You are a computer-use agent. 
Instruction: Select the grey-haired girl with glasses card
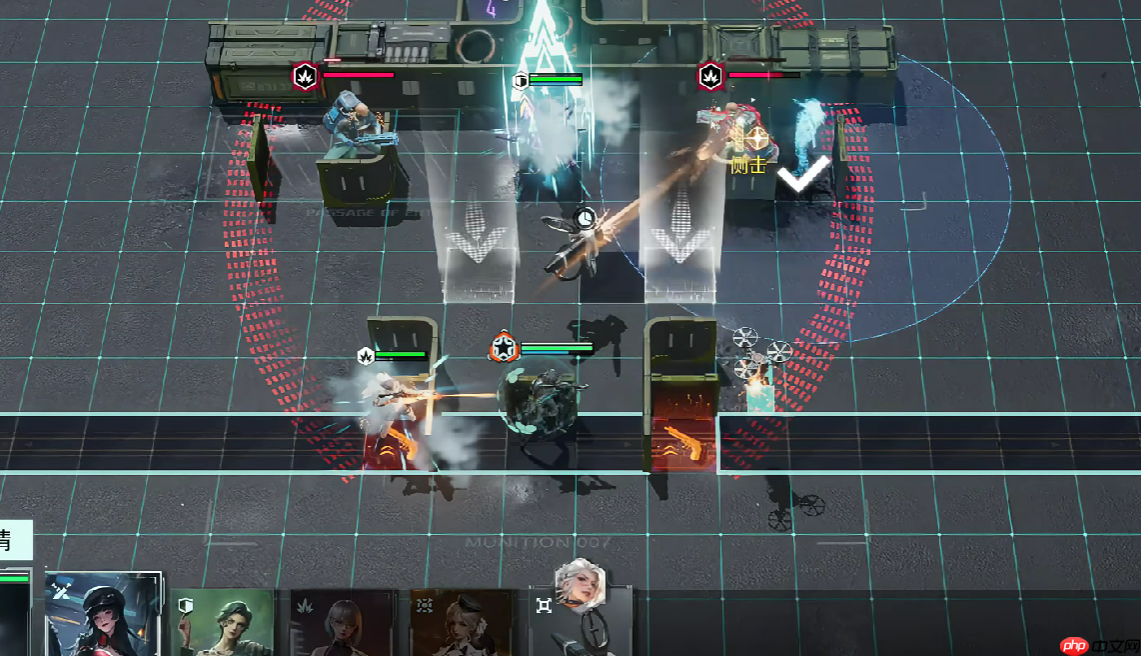point(342,622)
